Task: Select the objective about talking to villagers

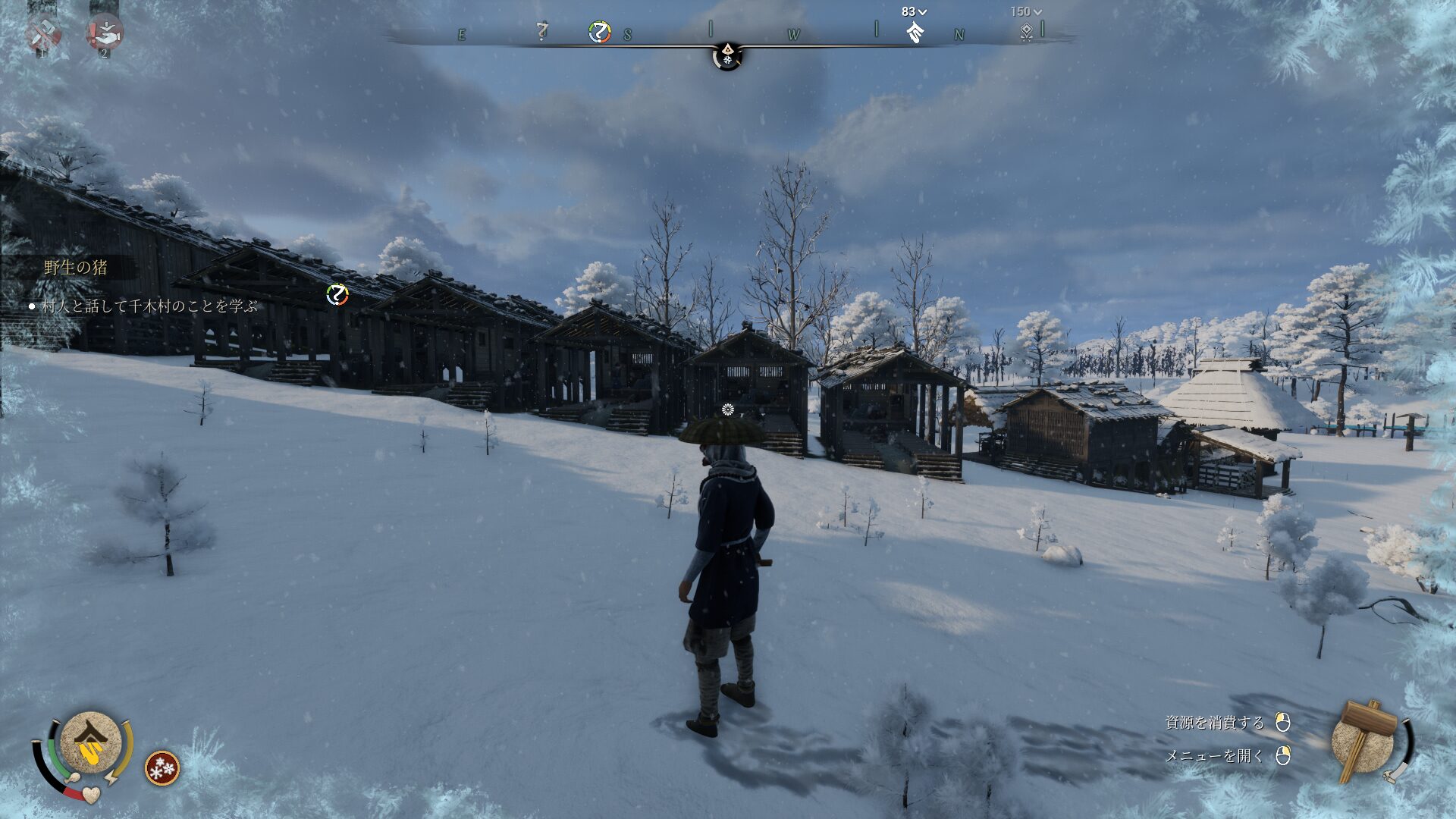Action: point(149,306)
